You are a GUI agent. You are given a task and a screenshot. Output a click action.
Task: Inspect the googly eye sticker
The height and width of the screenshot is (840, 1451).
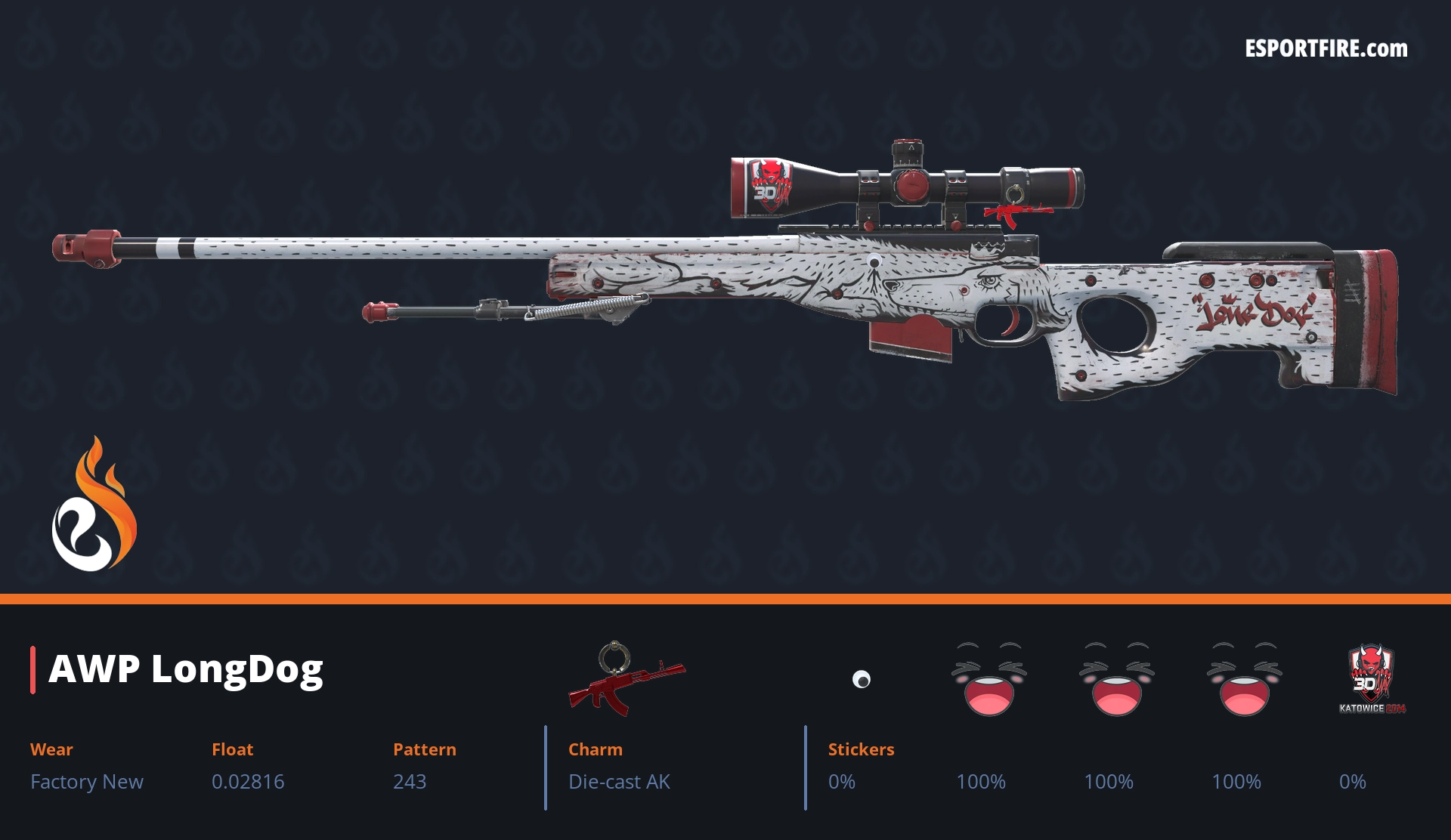862,679
